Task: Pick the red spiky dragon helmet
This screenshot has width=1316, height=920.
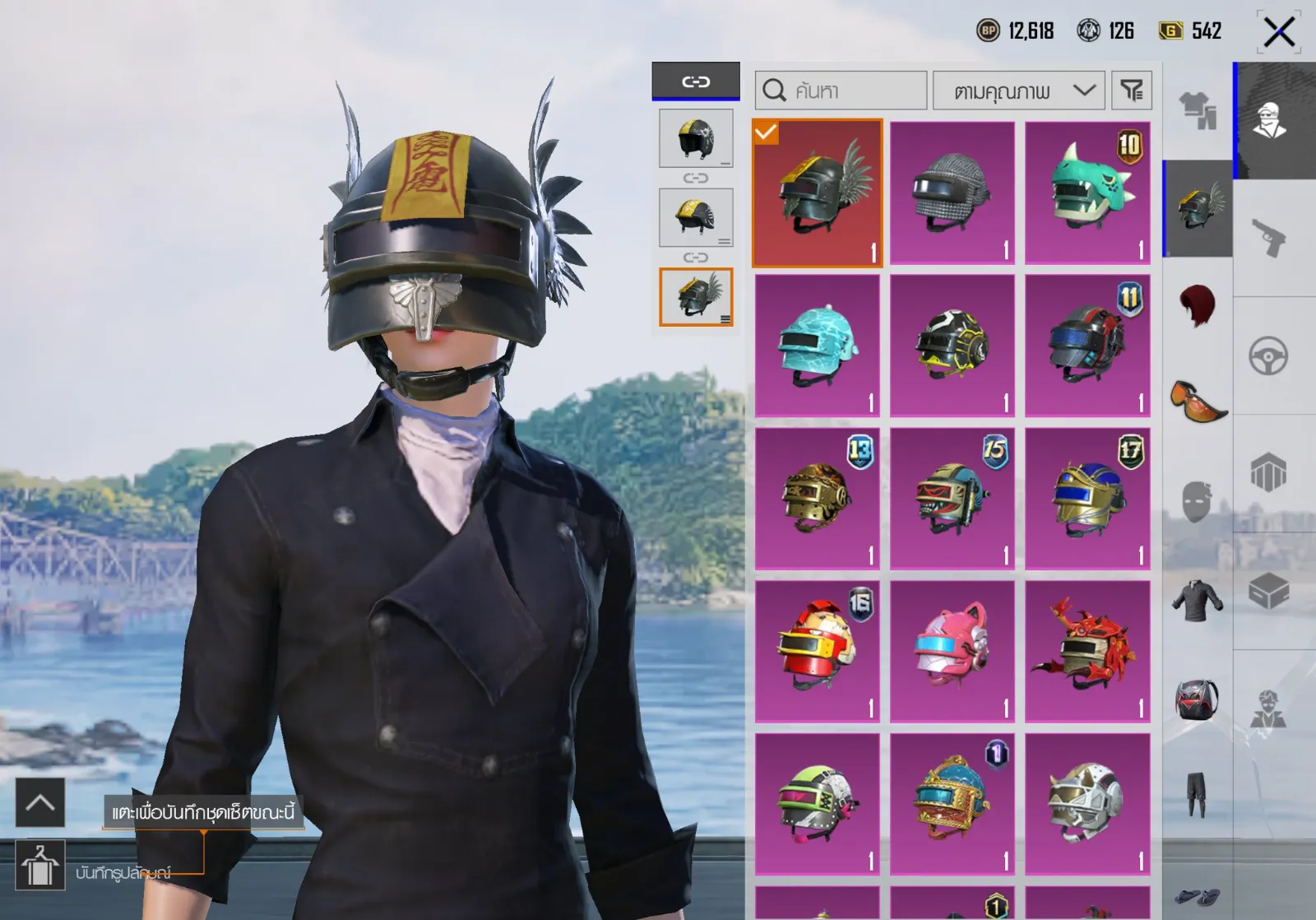Action: [1087, 652]
